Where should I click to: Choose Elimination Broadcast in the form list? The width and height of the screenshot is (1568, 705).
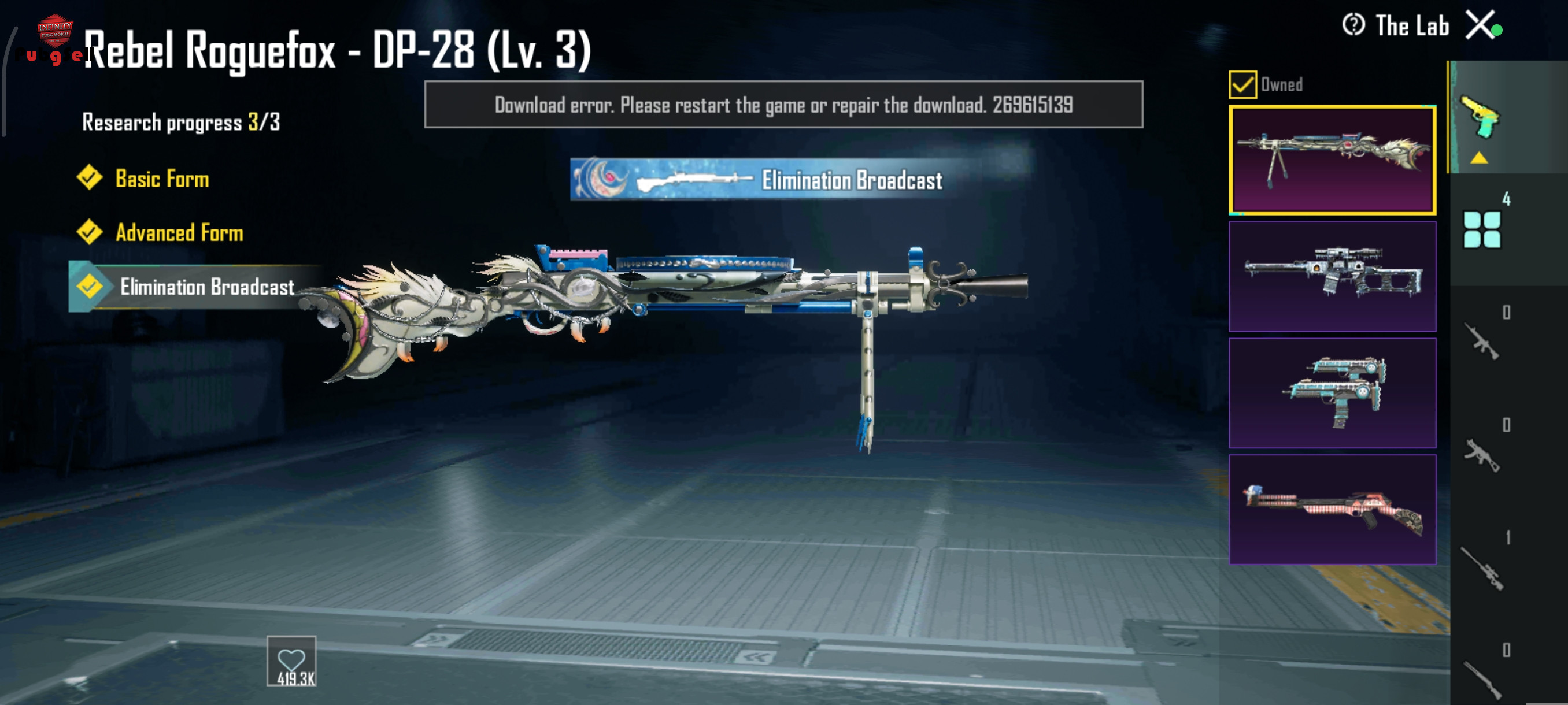point(206,287)
